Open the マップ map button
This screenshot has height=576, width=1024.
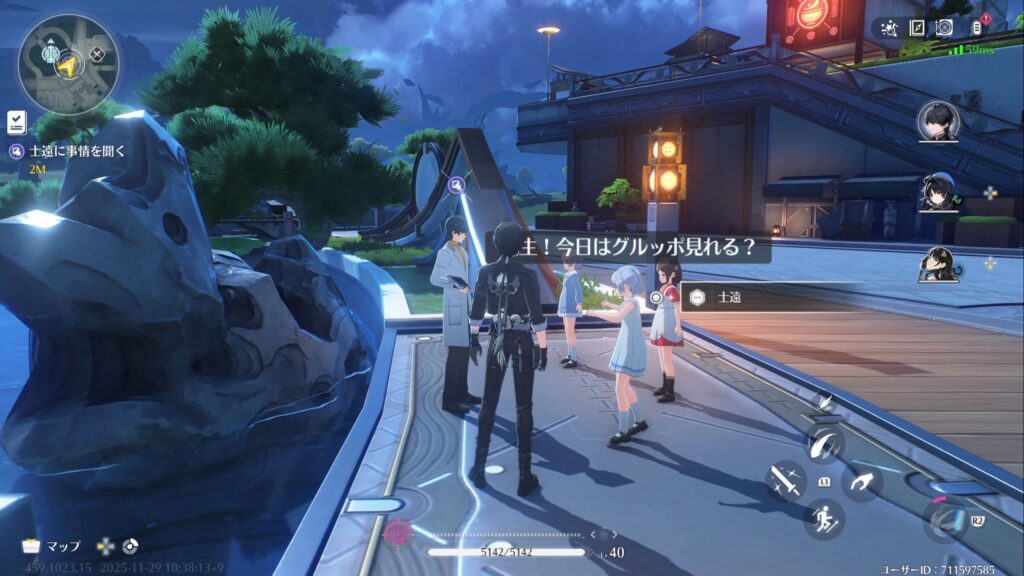pos(52,546)
